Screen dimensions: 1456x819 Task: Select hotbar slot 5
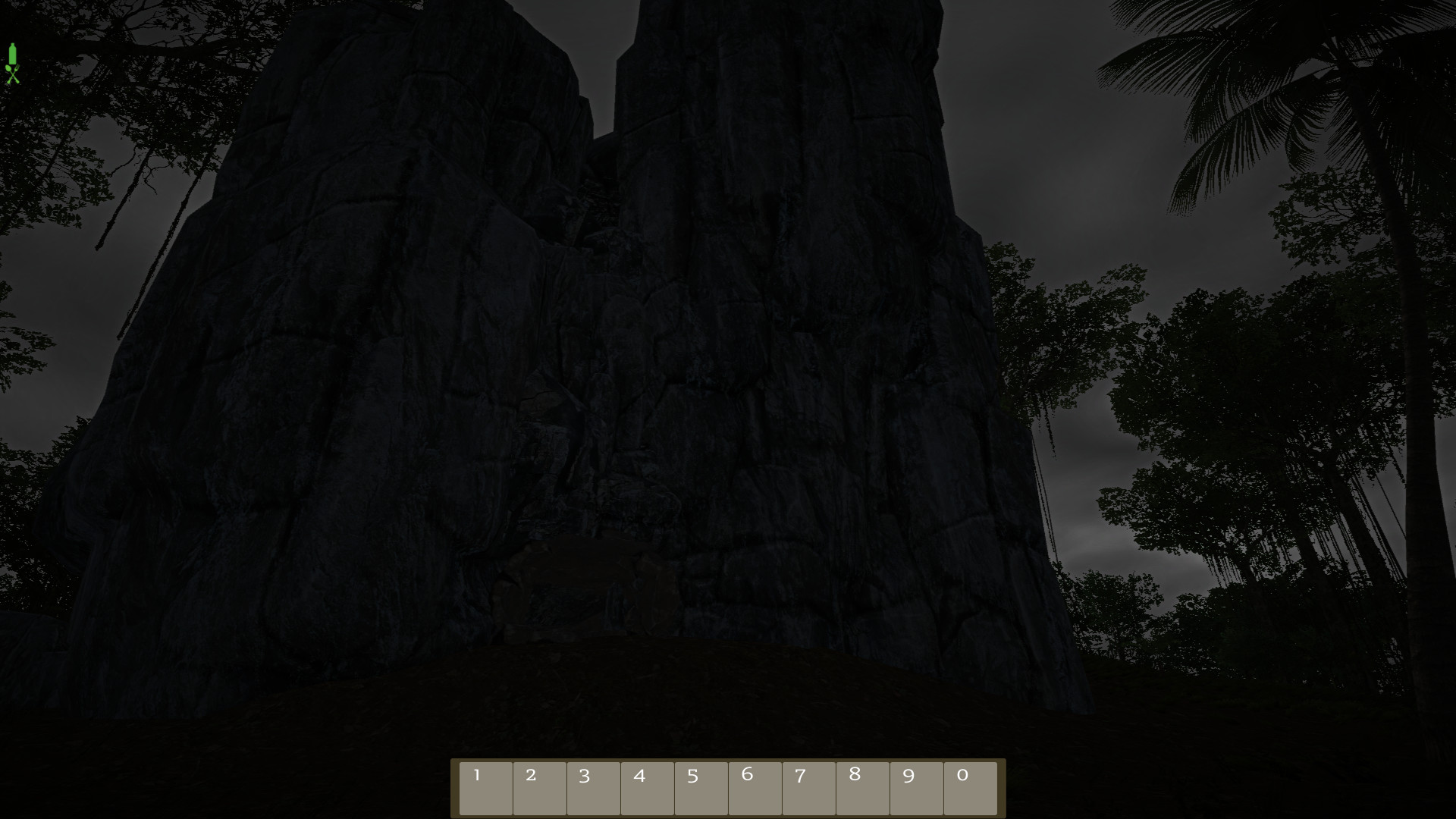701,788
